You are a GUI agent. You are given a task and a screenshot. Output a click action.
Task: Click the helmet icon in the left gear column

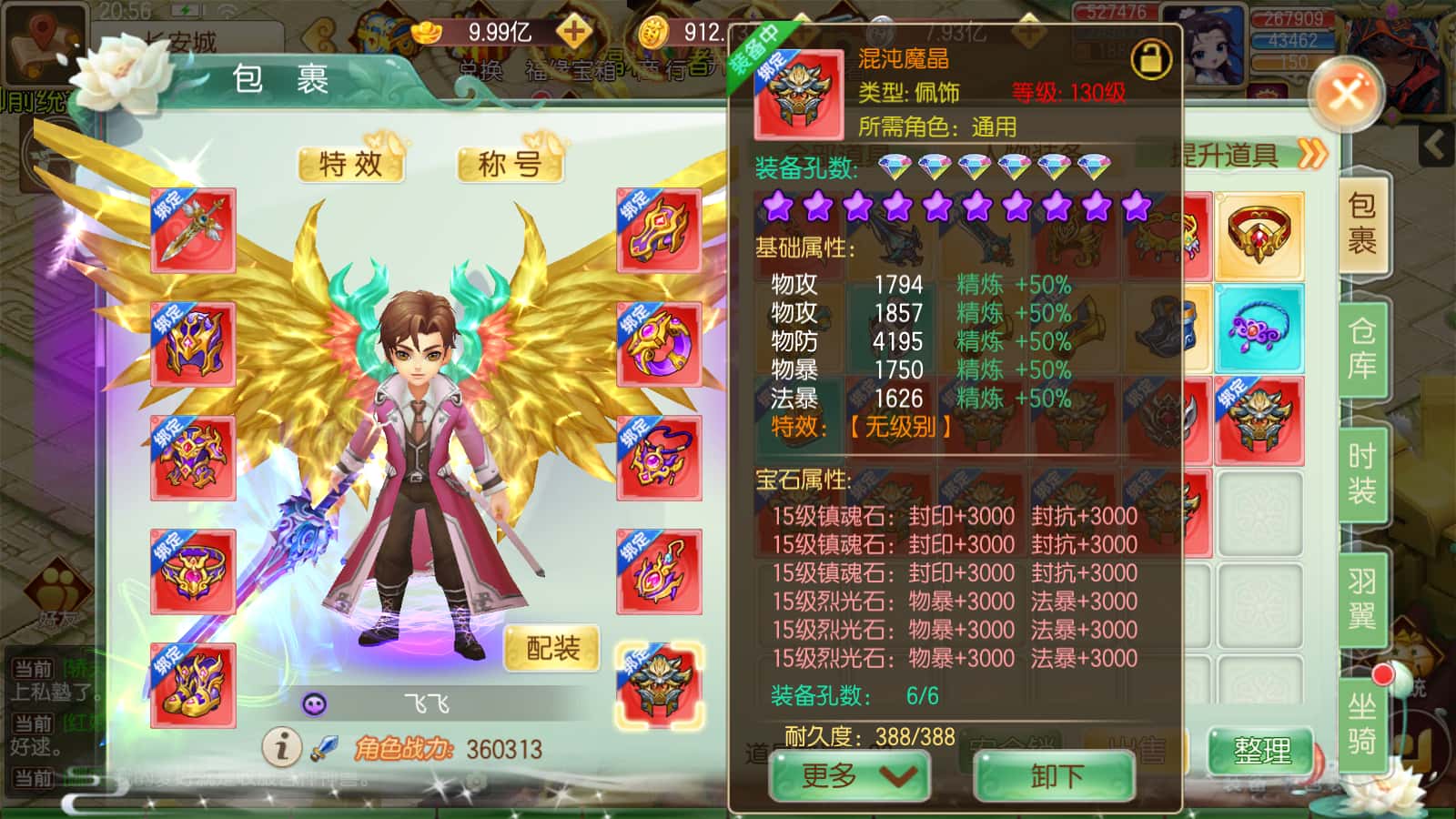click(x=191, y=341)
